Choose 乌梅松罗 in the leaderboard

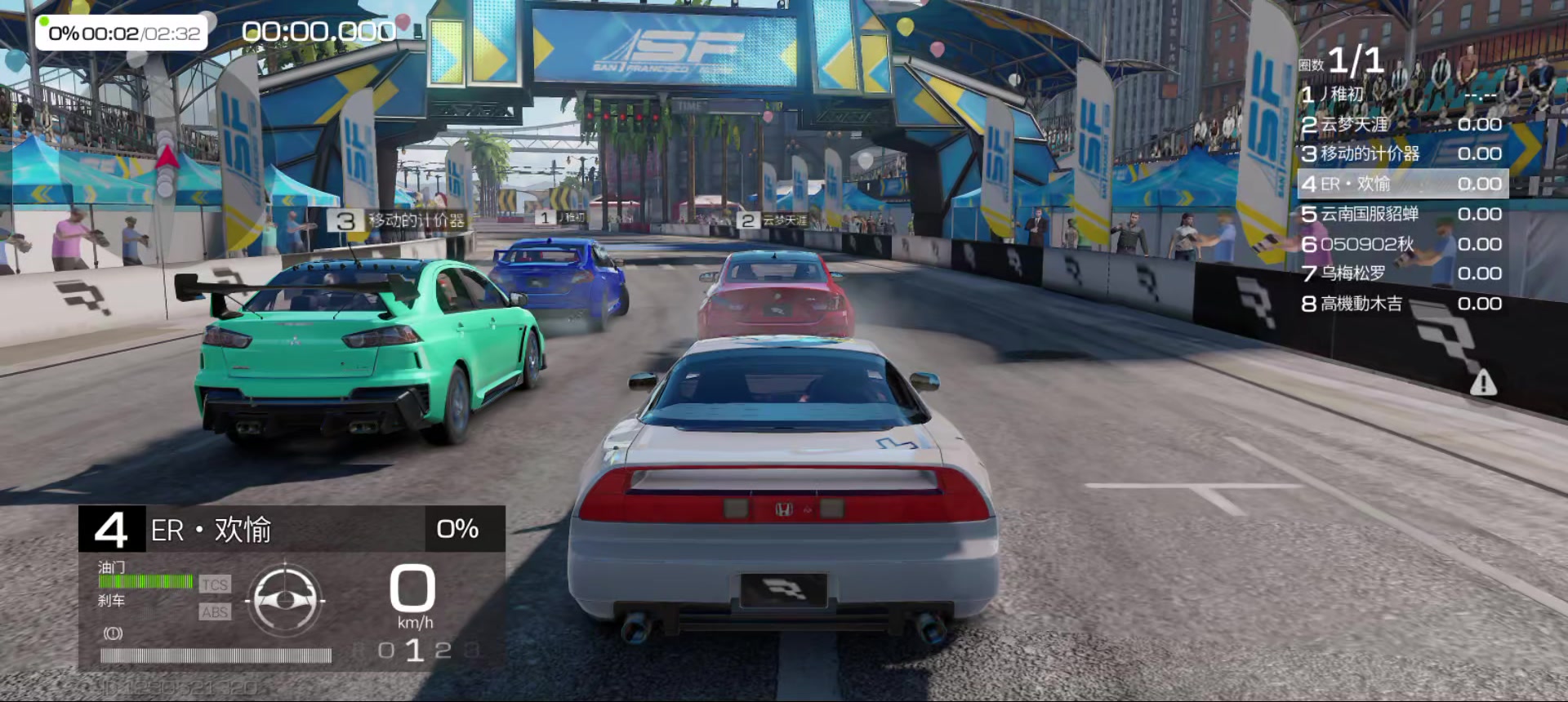point(1401,273)
